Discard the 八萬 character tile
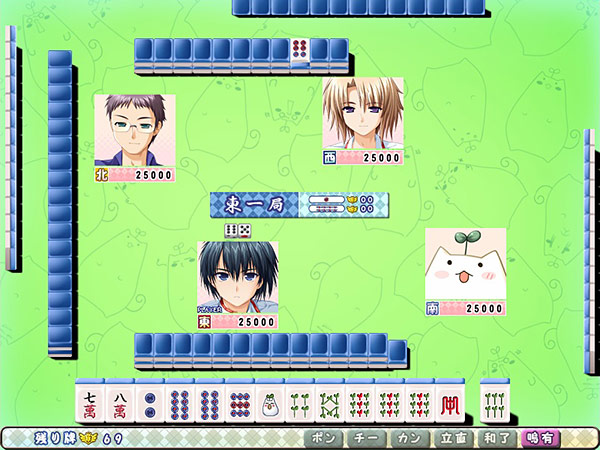 pyautogui.click(x=121, y=402)
